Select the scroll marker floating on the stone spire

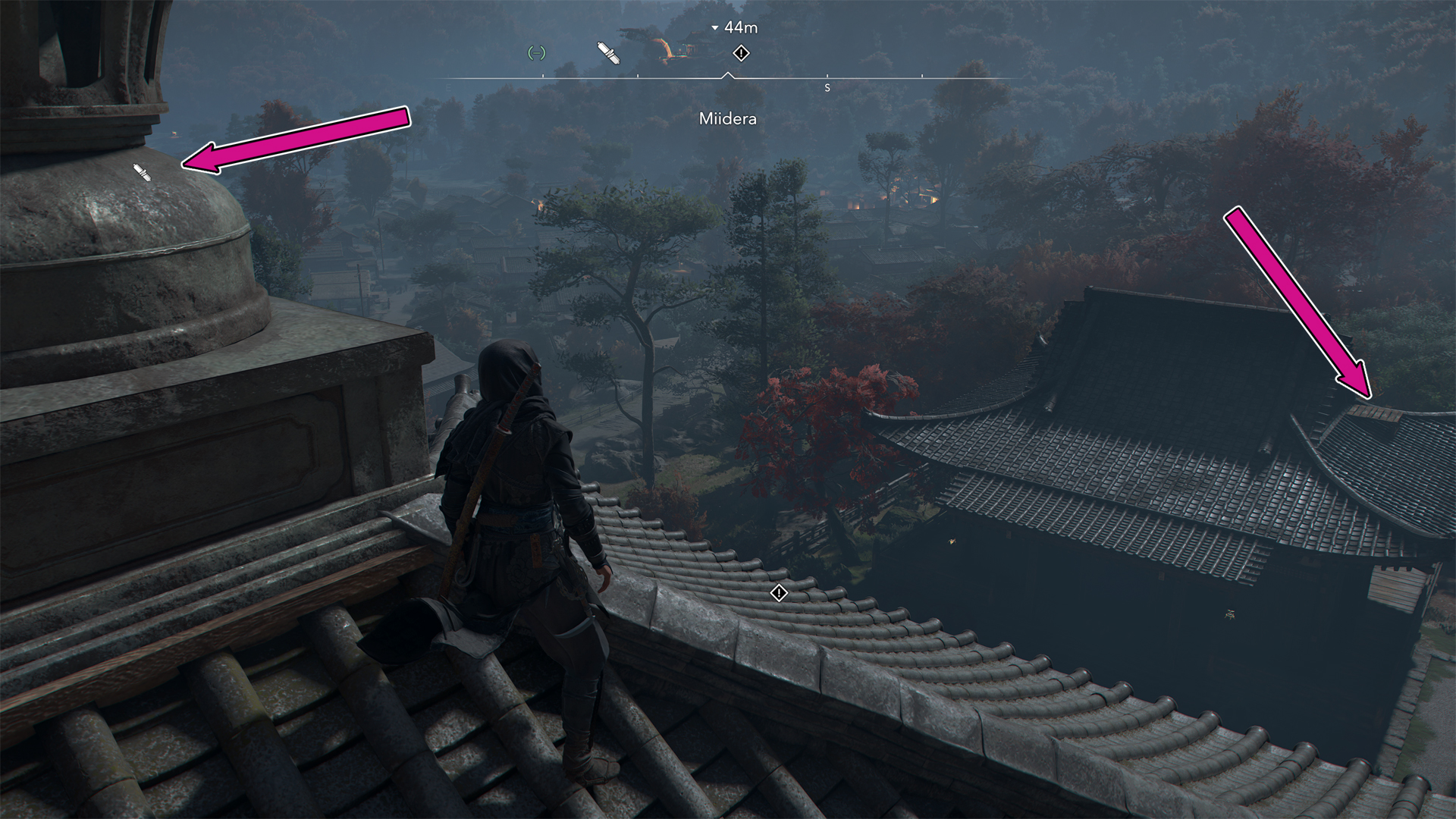tap(143, 173)
